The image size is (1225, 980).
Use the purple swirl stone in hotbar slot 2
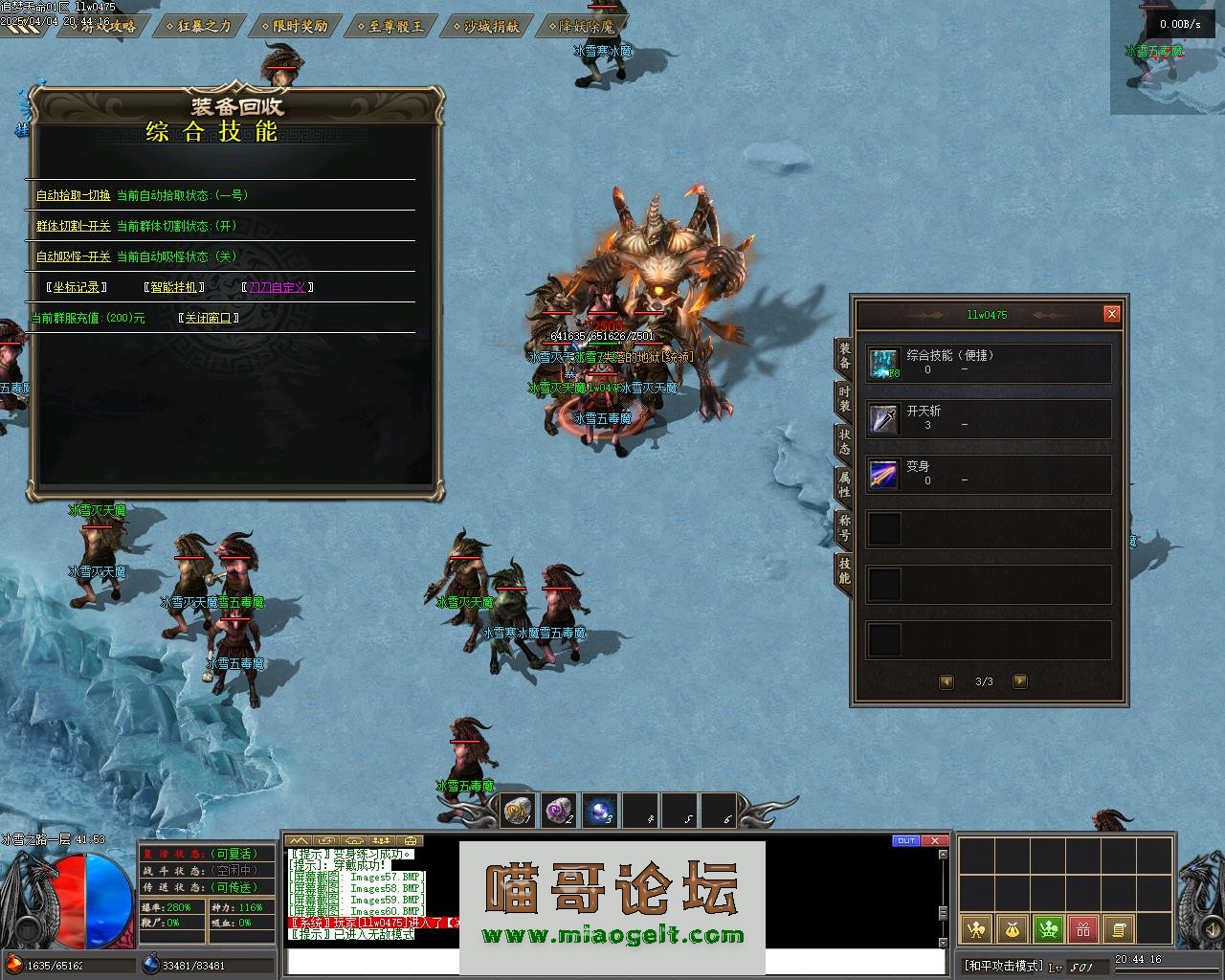(558, 812)
